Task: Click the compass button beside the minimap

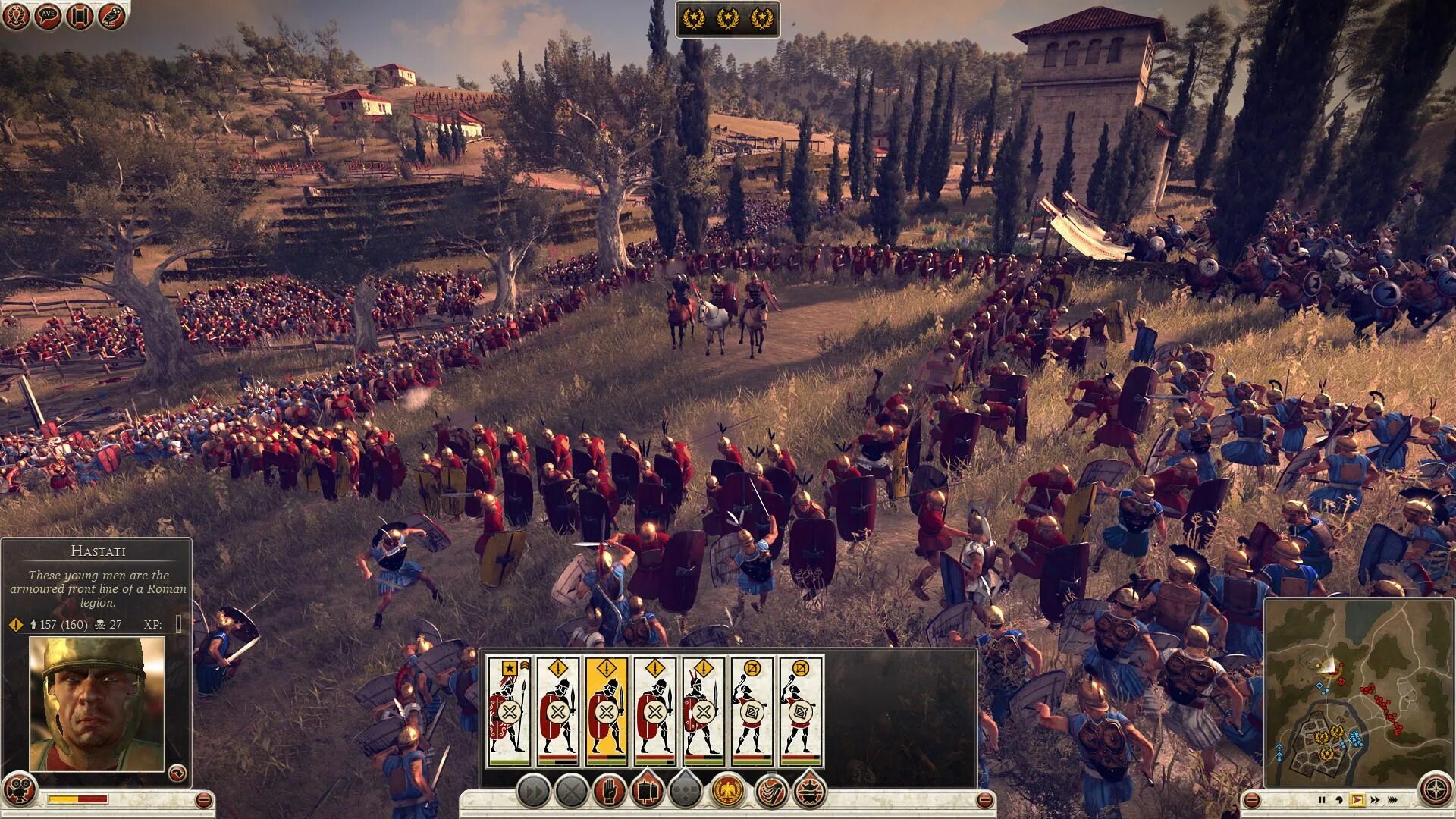Action: (1435, 790)
